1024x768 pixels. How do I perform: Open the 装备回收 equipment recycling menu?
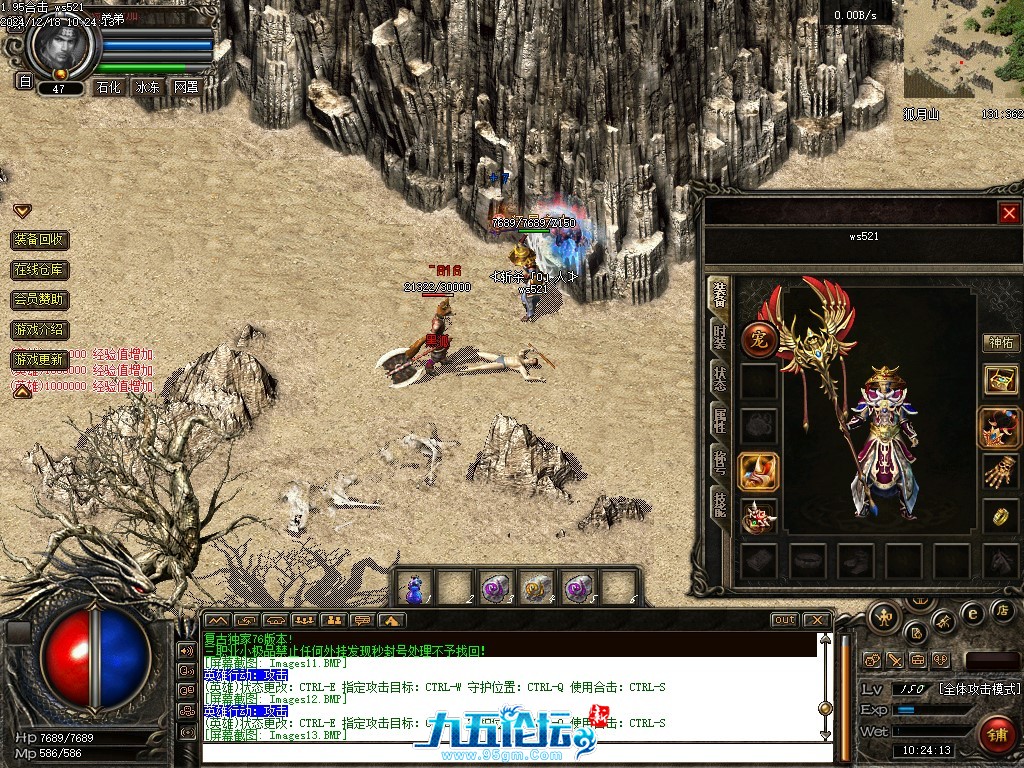pyautogui.click(x=40, y=240)
